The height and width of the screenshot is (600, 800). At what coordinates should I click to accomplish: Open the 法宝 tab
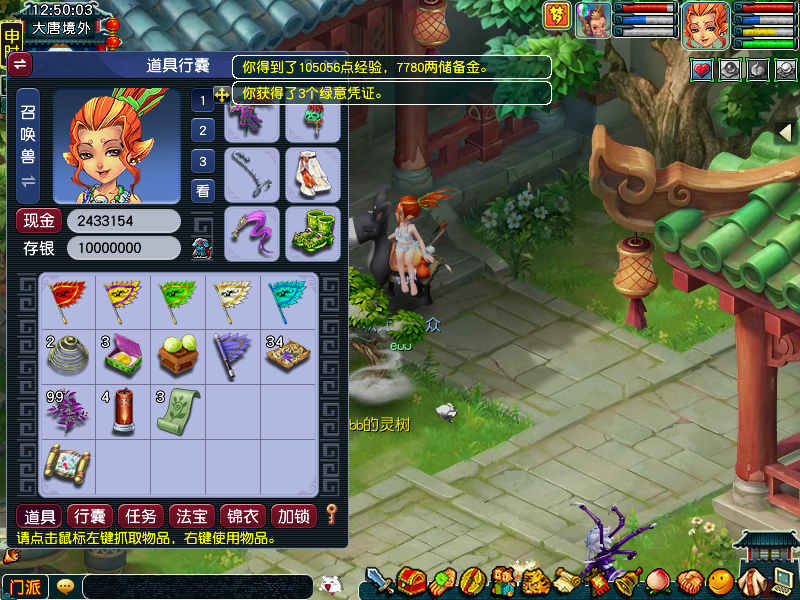192,516
